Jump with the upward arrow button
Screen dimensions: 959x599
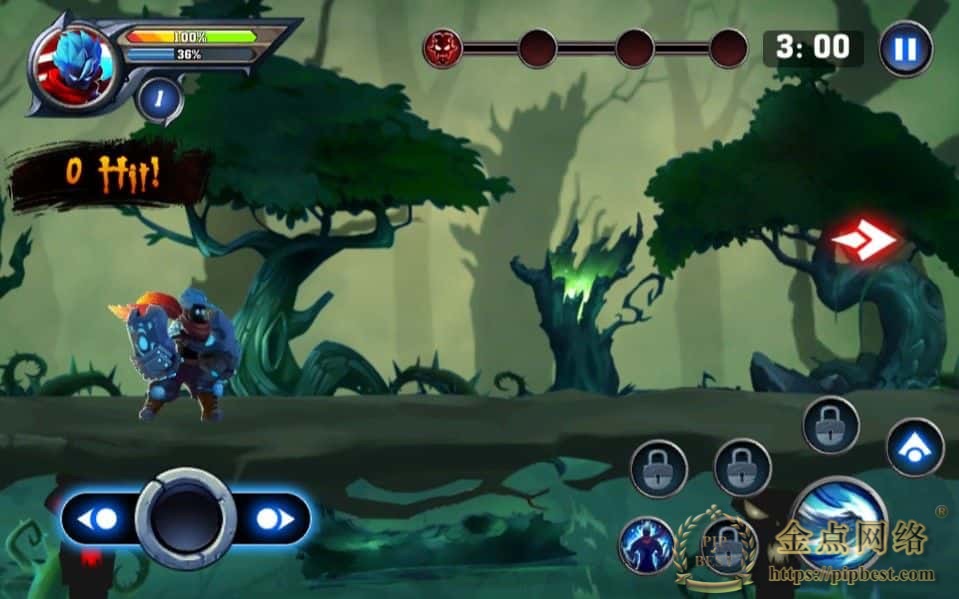pos(914,447)
